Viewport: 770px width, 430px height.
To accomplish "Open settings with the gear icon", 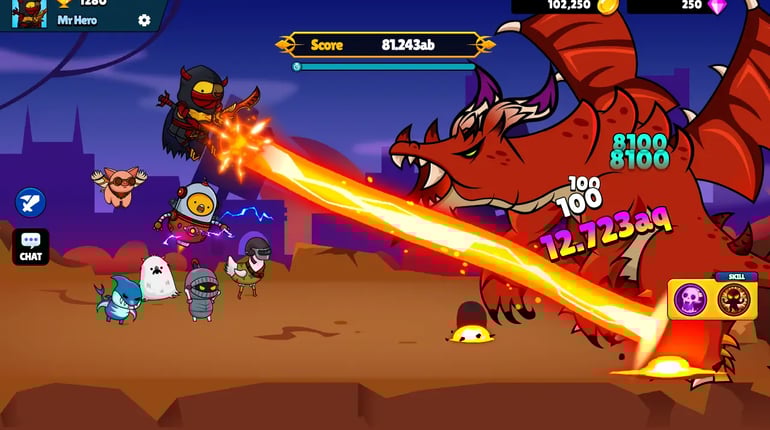I will pyautogui.click(x=144, y=20).
